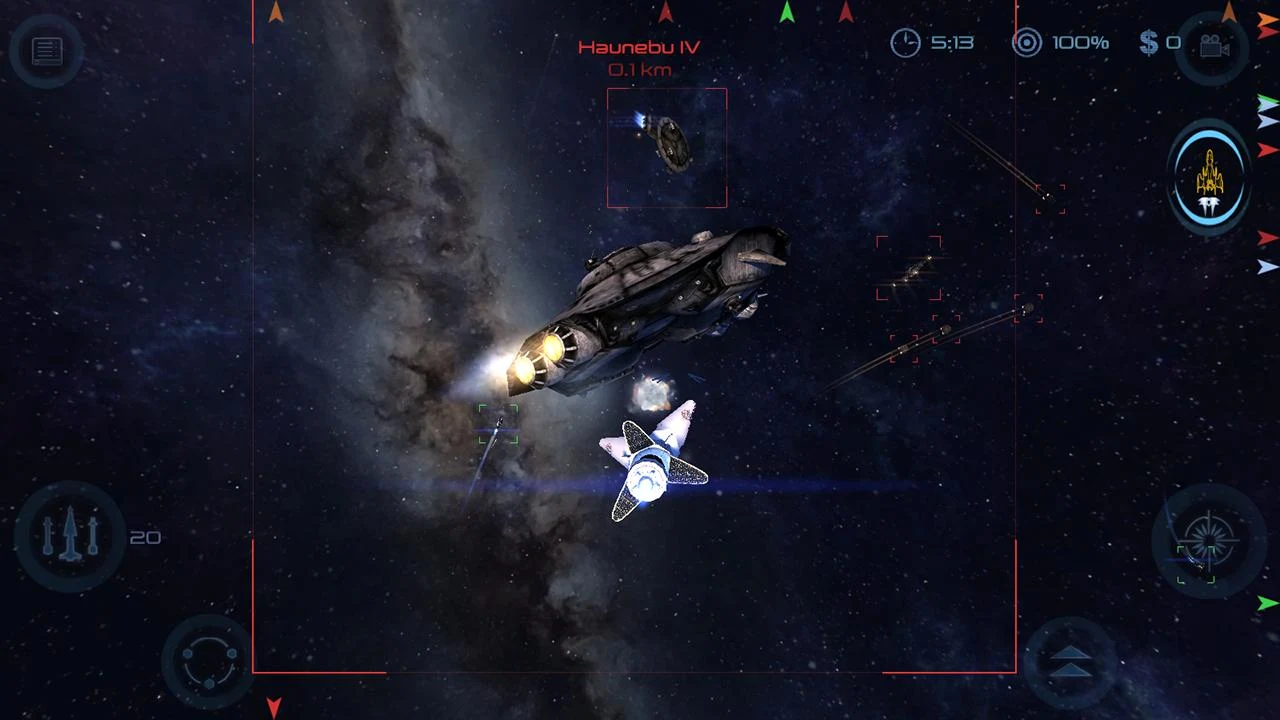
Task: Open the mission log journal icon
Action: [45, 51]
